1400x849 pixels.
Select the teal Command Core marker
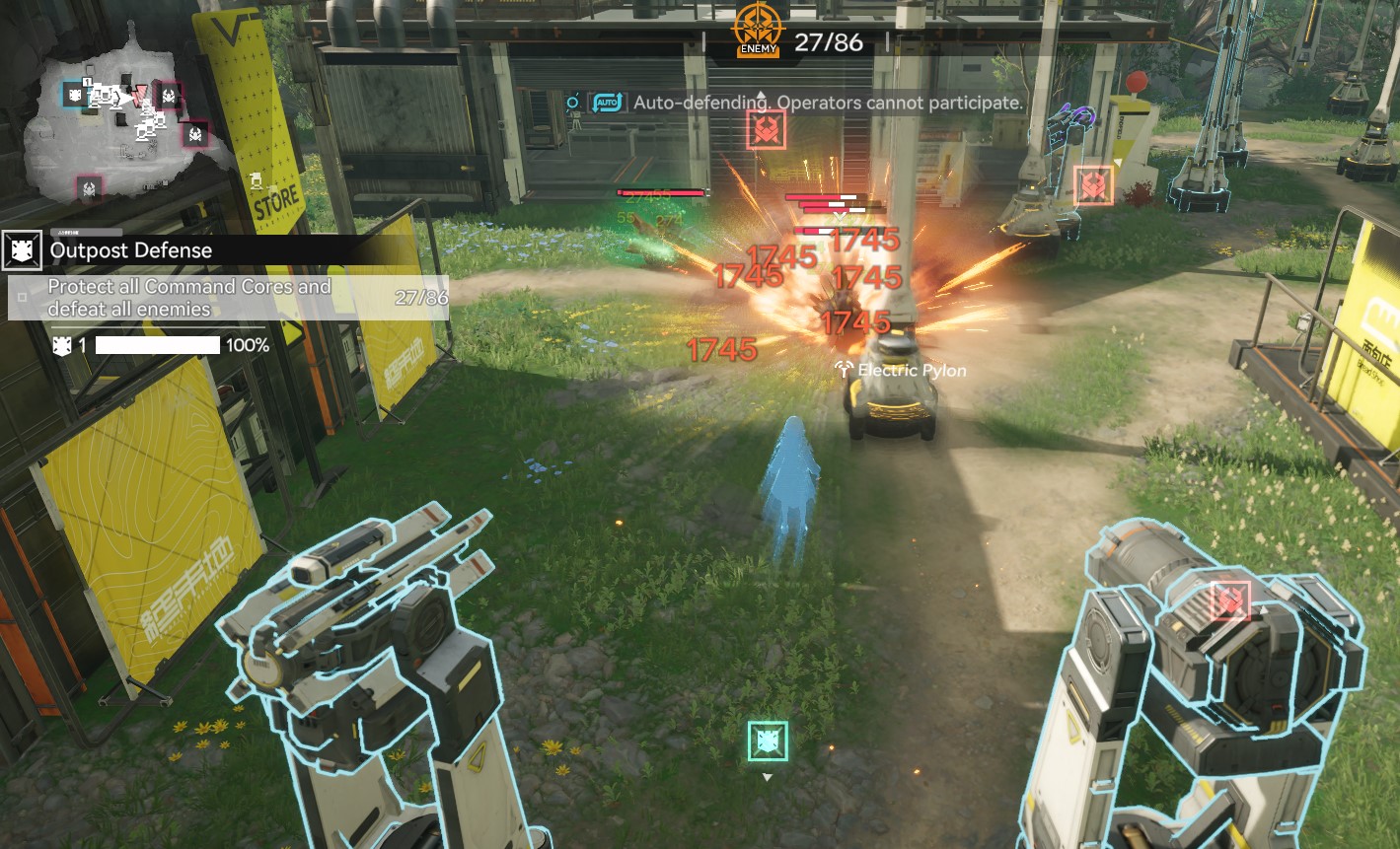coord(768,741)
